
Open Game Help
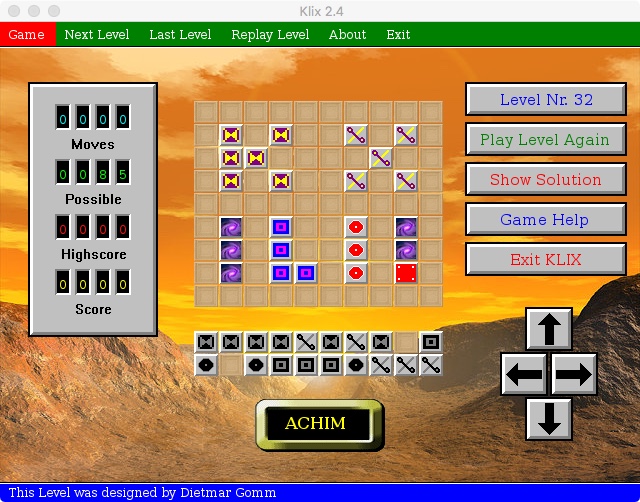click(x=546, y=220)
